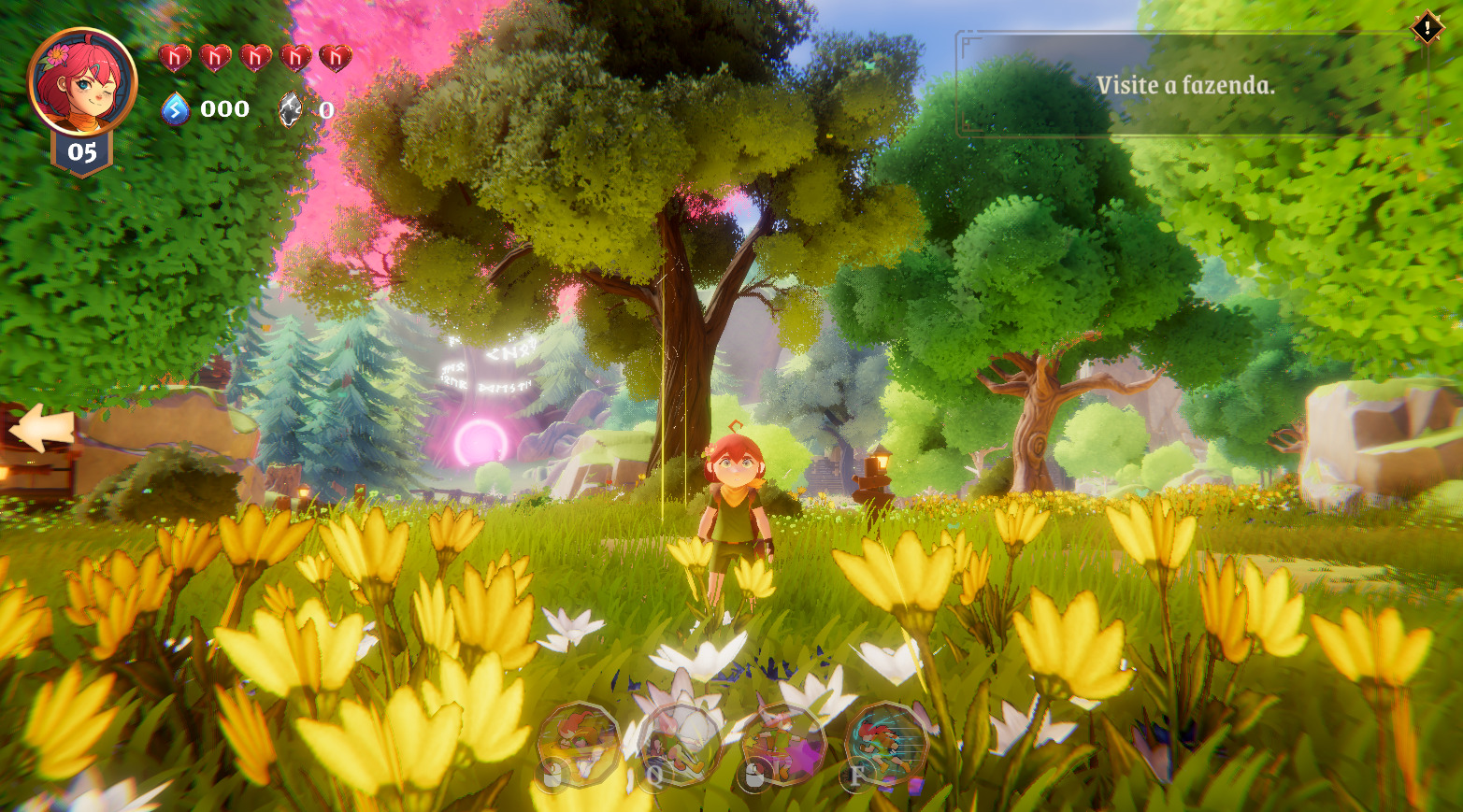
Task: Use the kick ability icon
Action: tap(680, 745)
